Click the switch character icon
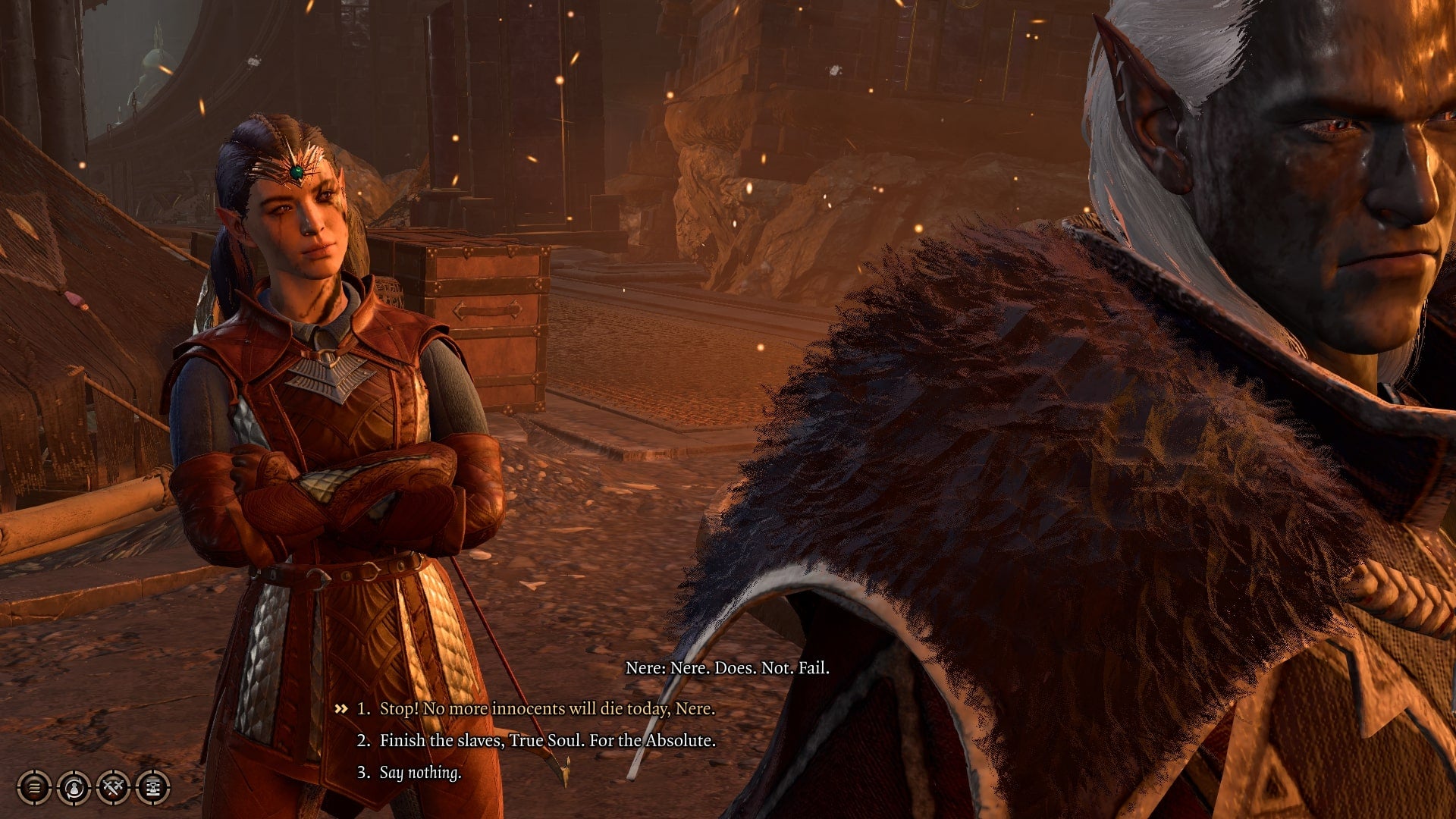The width and height of the screenshot is (1456, 819). [74, 788]
